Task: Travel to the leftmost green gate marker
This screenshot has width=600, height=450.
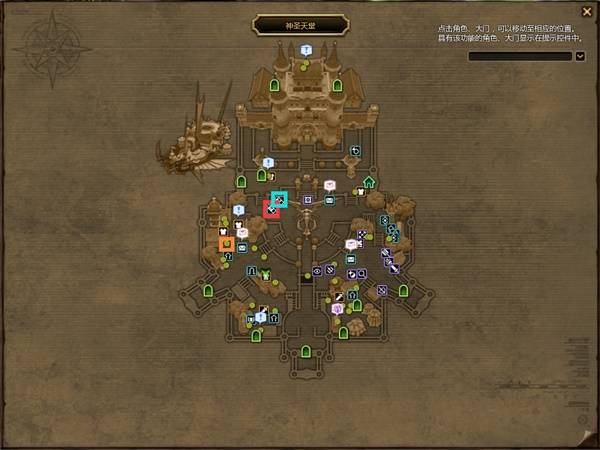Action: click(x=208, y=290)
